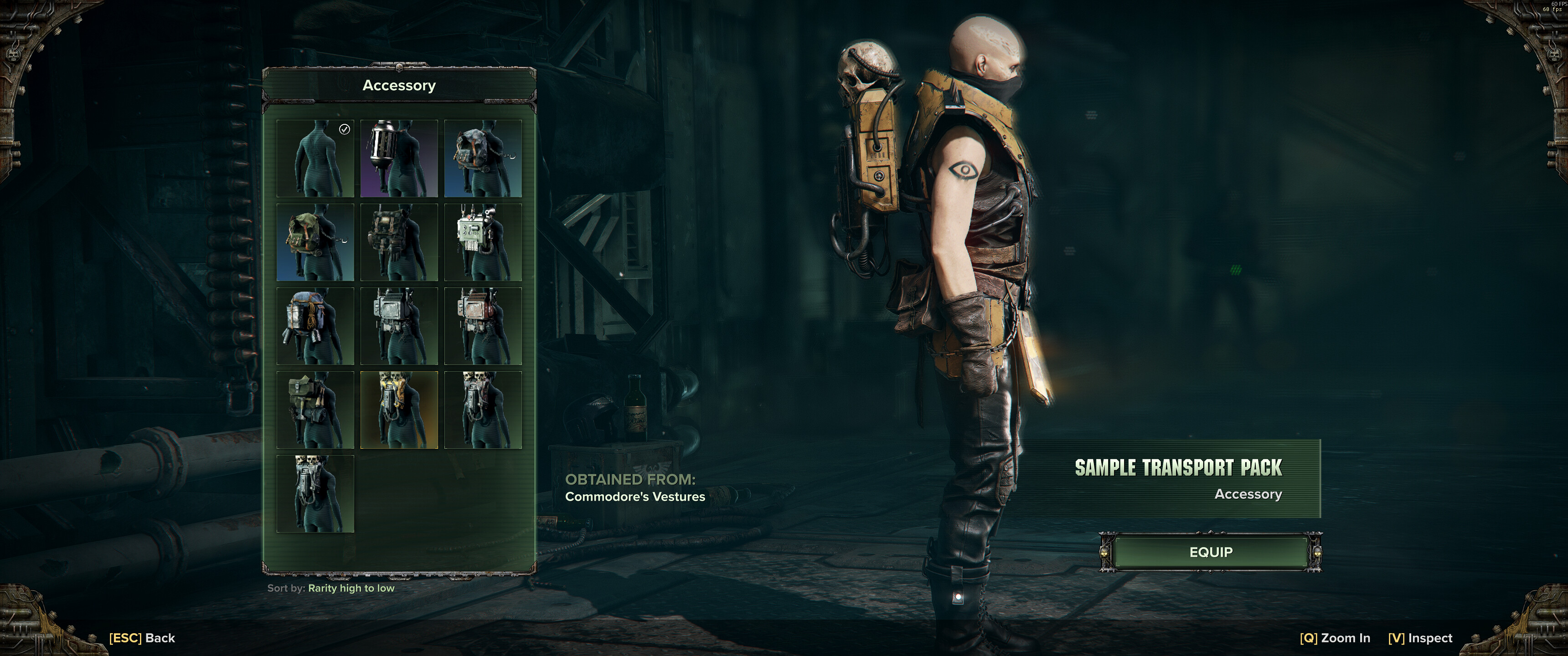Choose the pale green vox radio pack
This screenshot has height=656, width=1568.
pyautogui.click(x=483, y=242)
